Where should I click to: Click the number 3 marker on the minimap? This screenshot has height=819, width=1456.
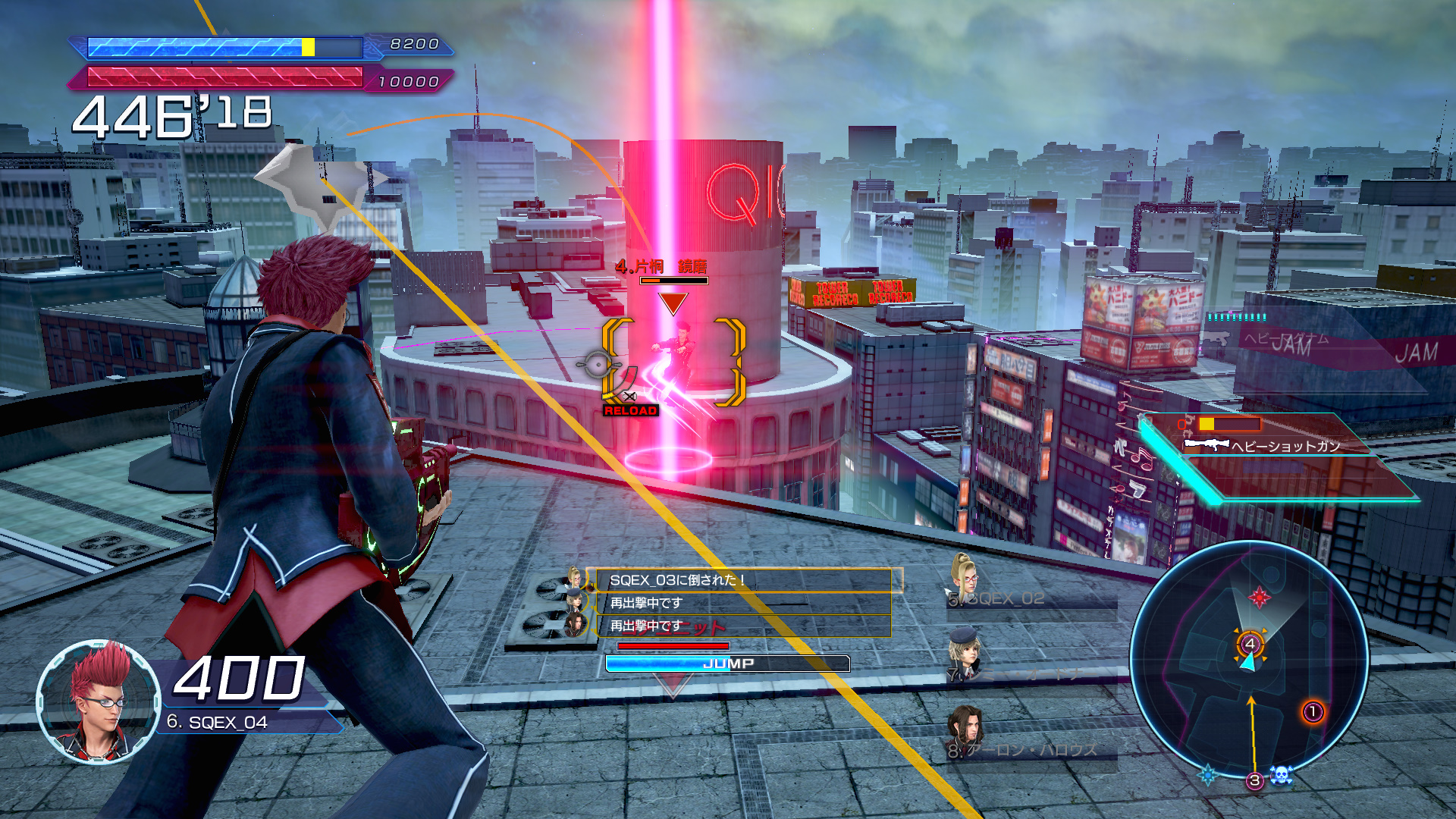[x=1255, y=780]
